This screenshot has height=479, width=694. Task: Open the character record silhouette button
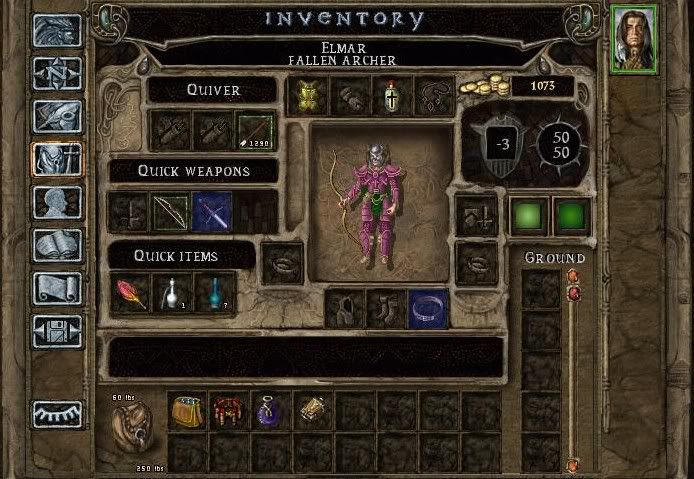pos(57,202)
